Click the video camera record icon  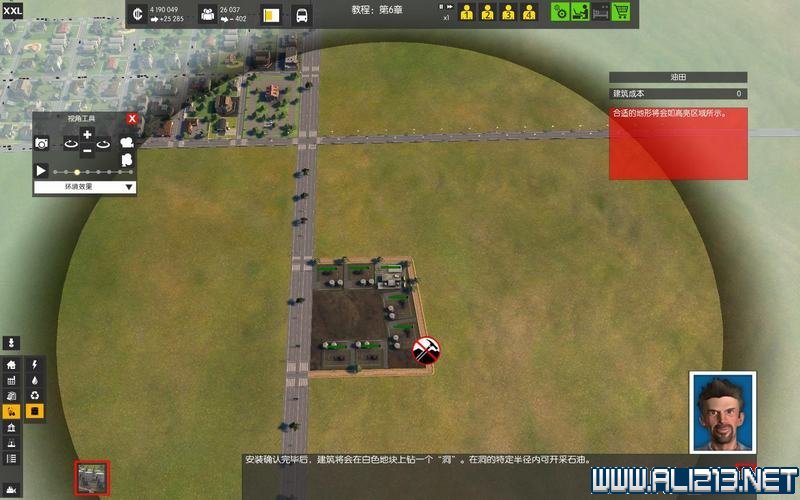tap(127, 143)
